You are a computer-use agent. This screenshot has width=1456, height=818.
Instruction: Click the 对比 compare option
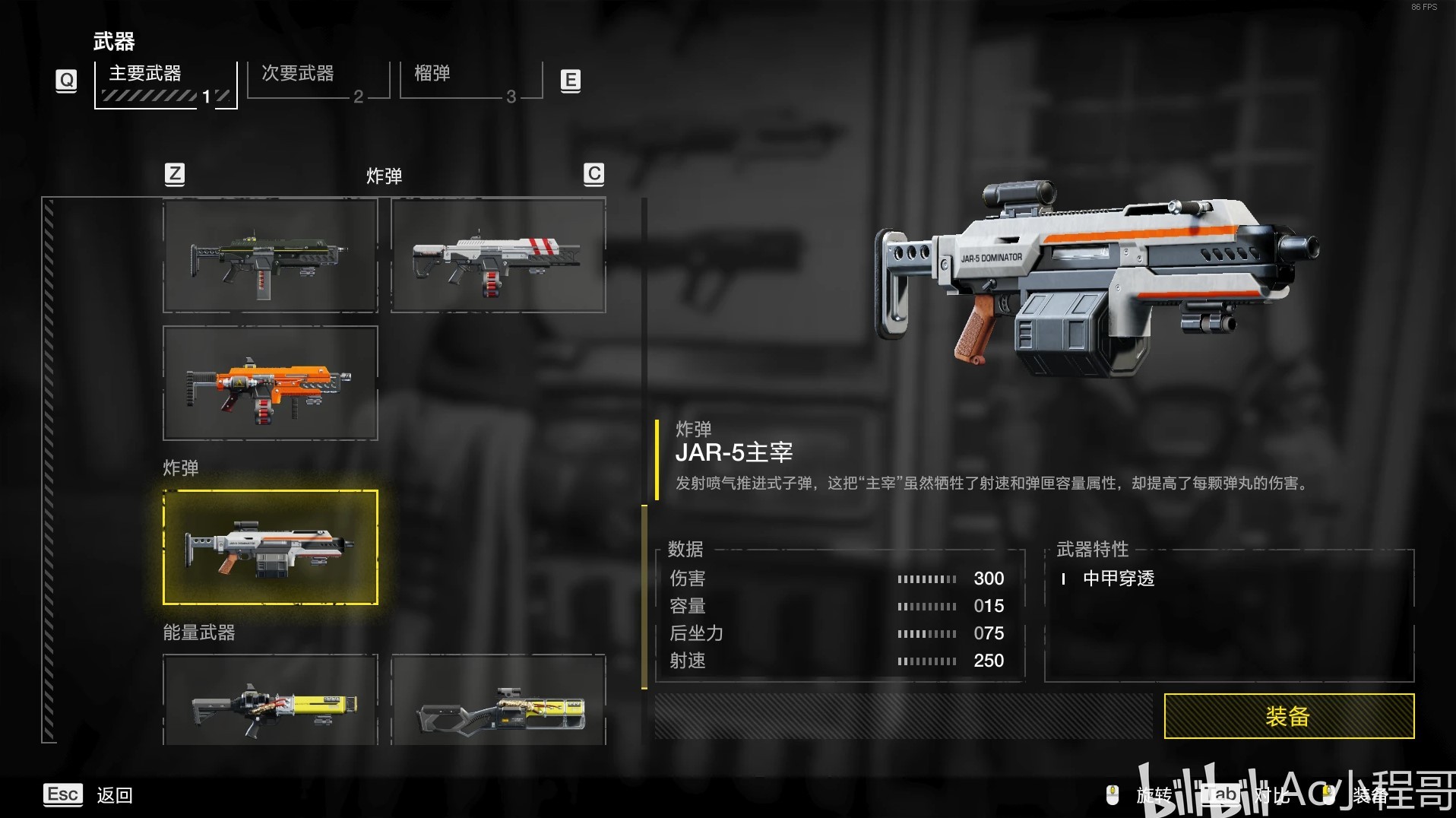[x=1271, y=795]
